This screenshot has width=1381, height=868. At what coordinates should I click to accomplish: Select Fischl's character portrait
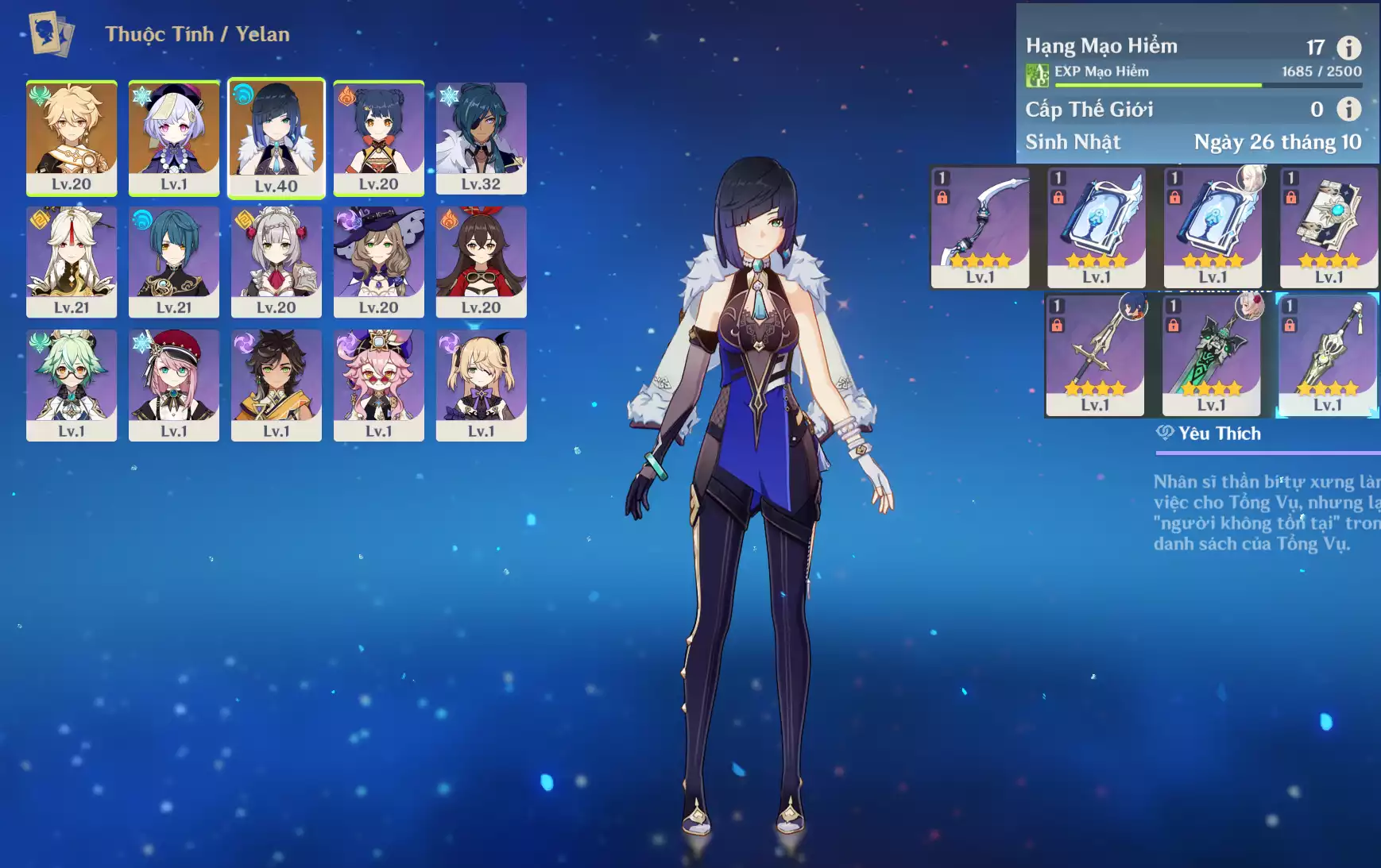click(481, 385)
